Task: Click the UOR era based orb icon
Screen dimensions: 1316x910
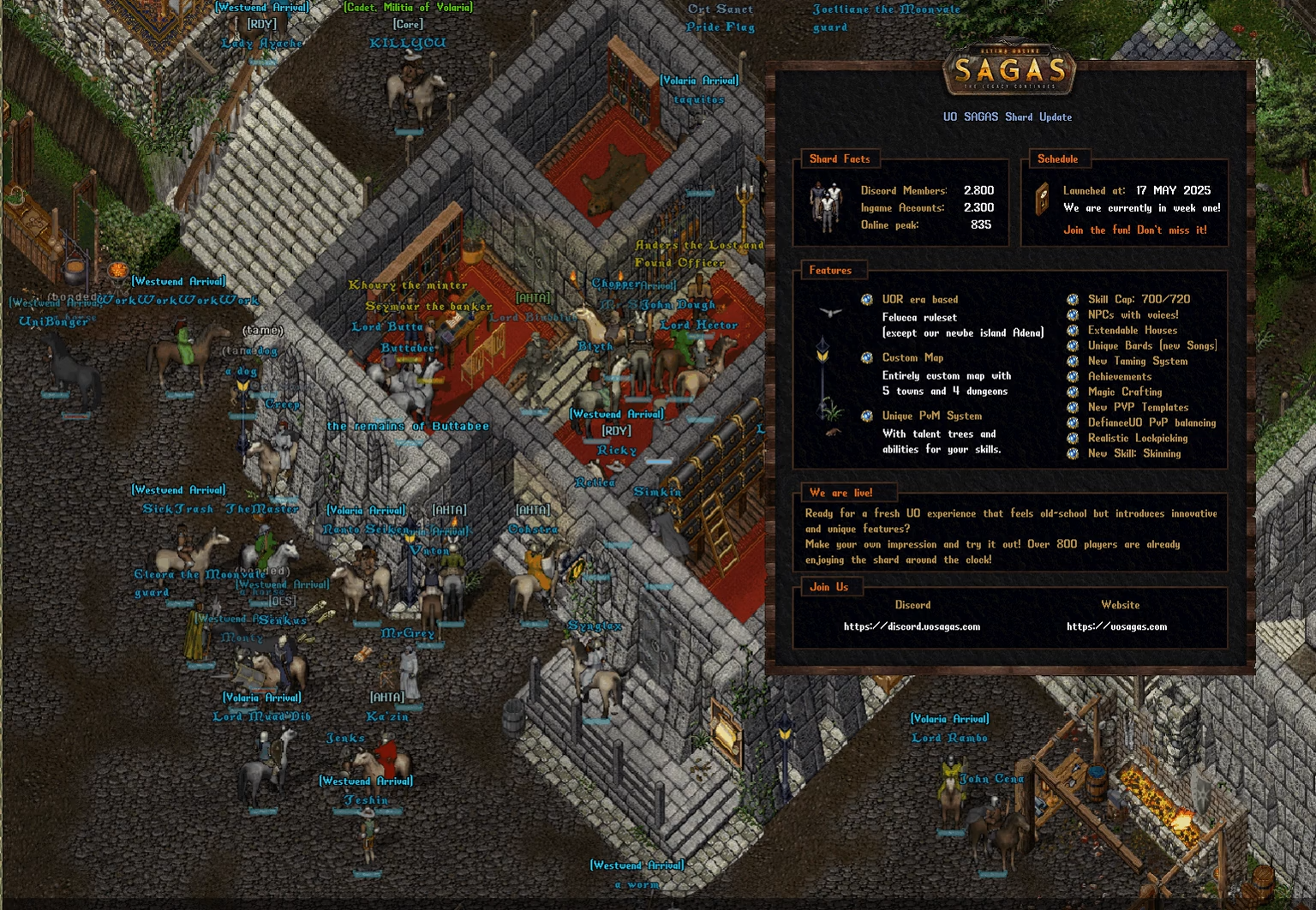Action: pos(866,299)
